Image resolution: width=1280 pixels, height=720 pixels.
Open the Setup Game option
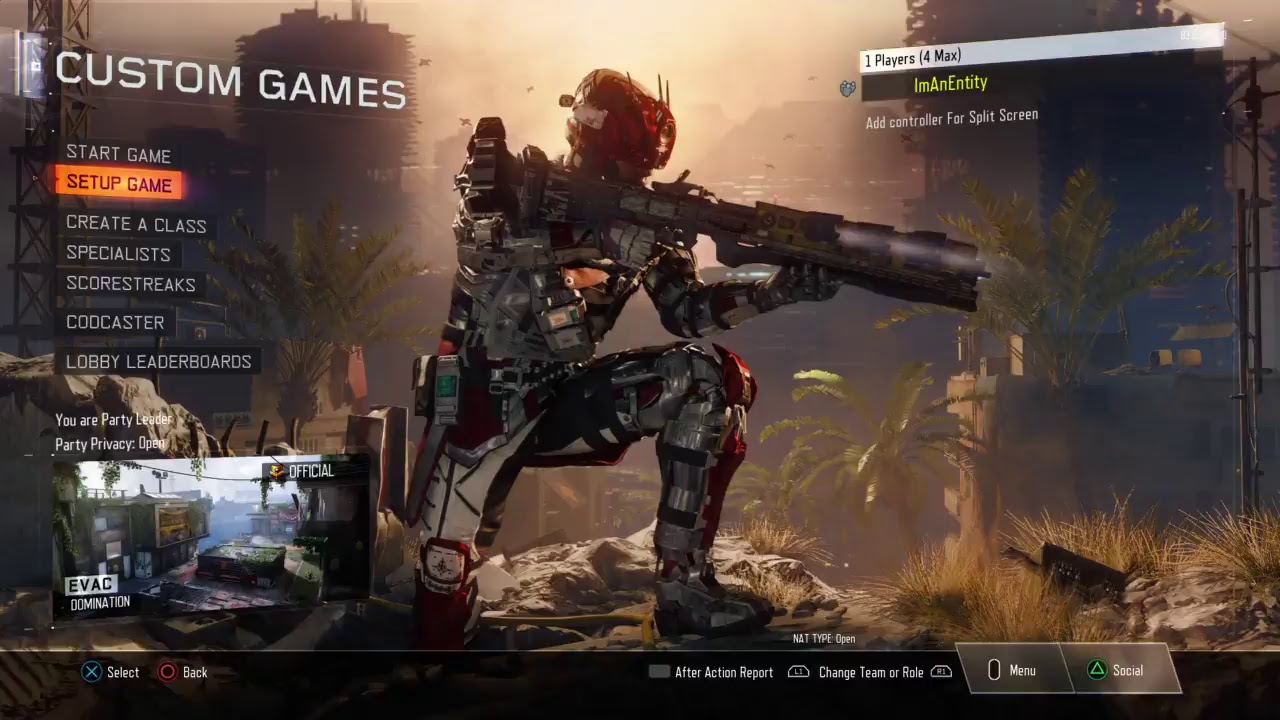coord(119,184)
